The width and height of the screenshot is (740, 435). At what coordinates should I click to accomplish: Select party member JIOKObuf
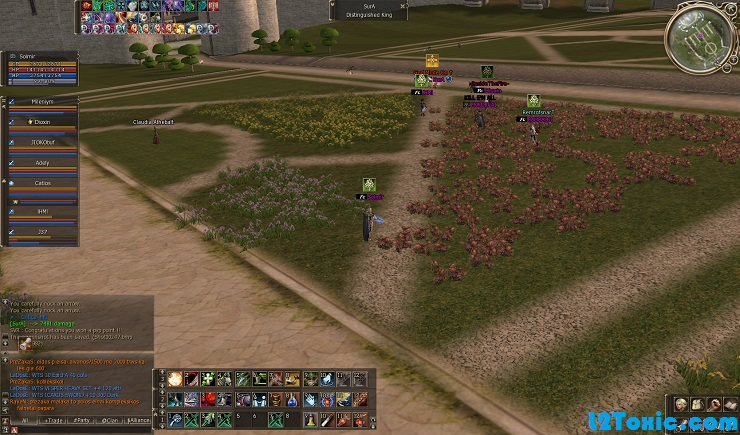point(42,143)
